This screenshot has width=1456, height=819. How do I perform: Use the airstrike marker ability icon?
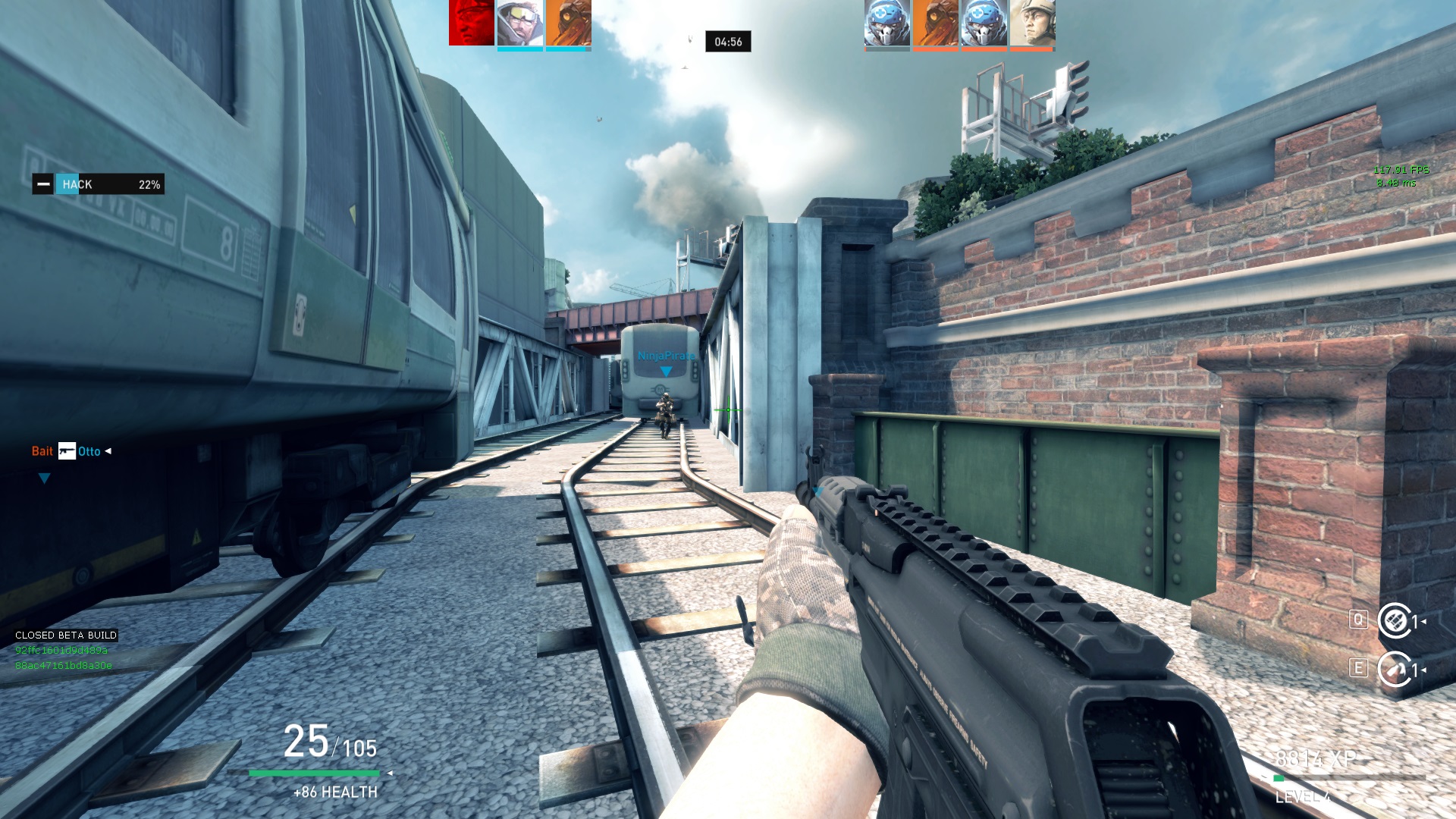point(1394,670)
